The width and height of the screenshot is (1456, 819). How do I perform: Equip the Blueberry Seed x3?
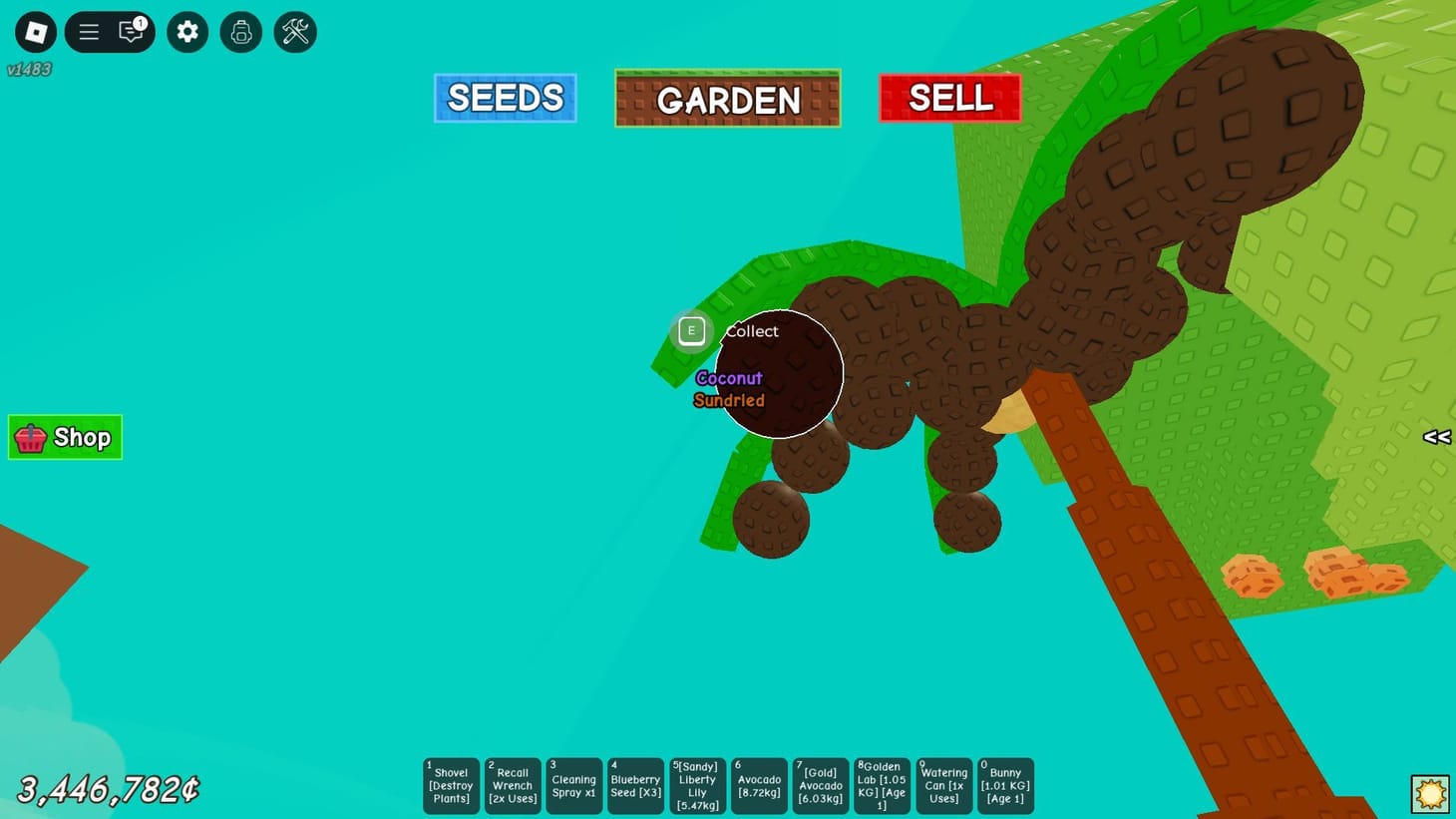(635, 785)
